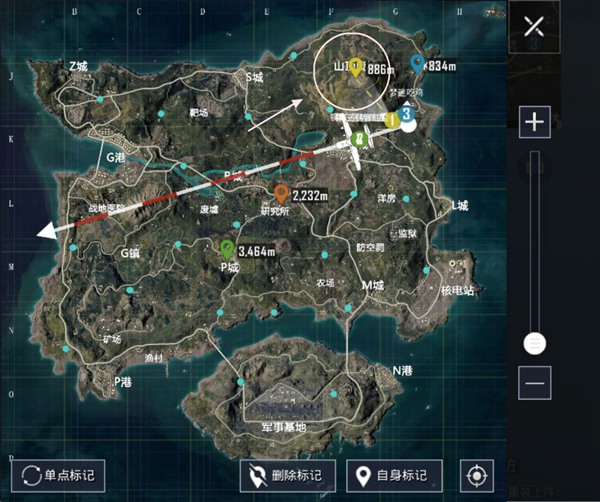The height and width of the screenshot is (502, 600).
Task: Toggle the 单点标记 single-marker mode
Action: coord(57,475)
